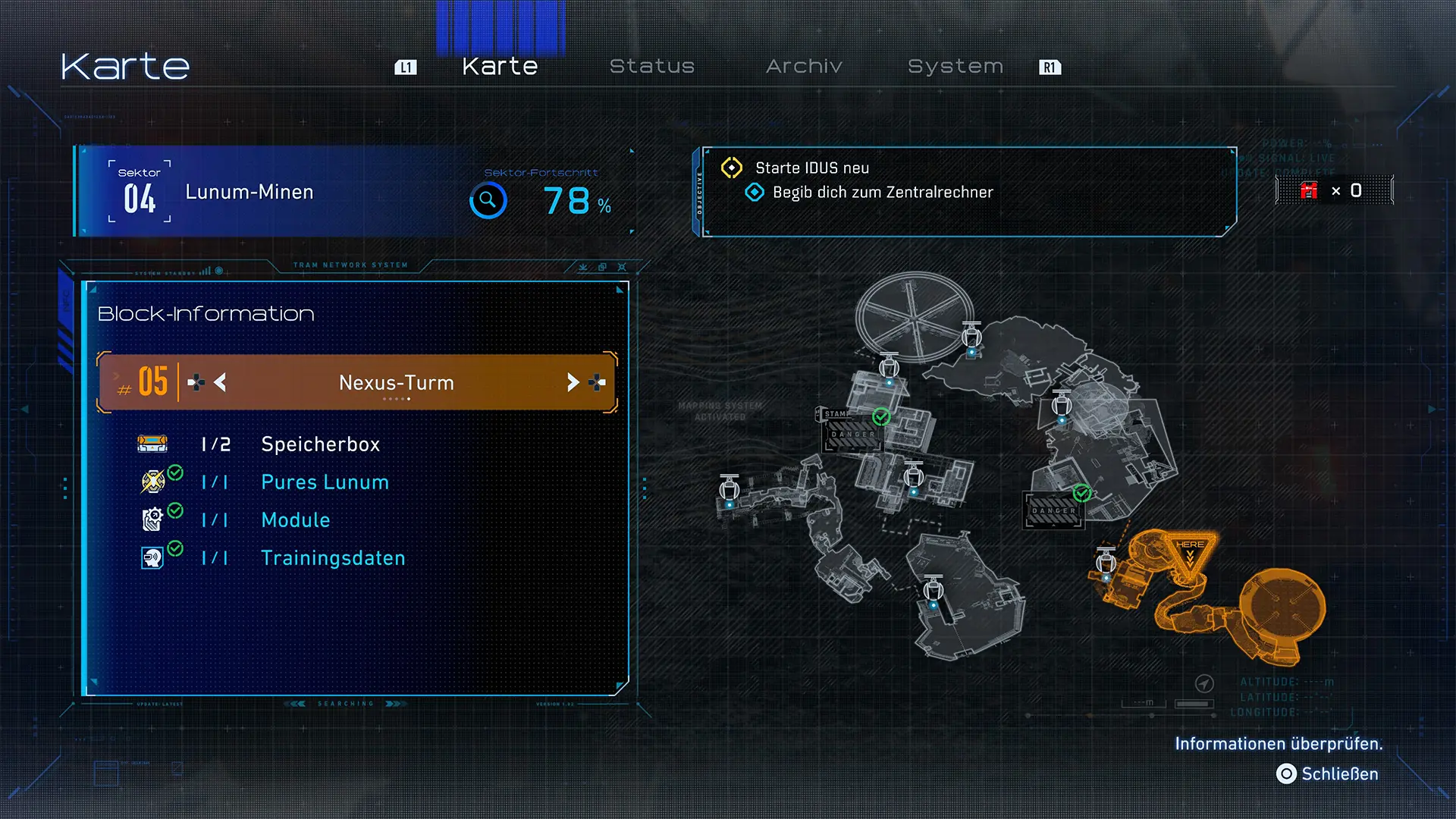
Task: Click the Starte IDUS neu objective panel
Action: click(963, 191)
